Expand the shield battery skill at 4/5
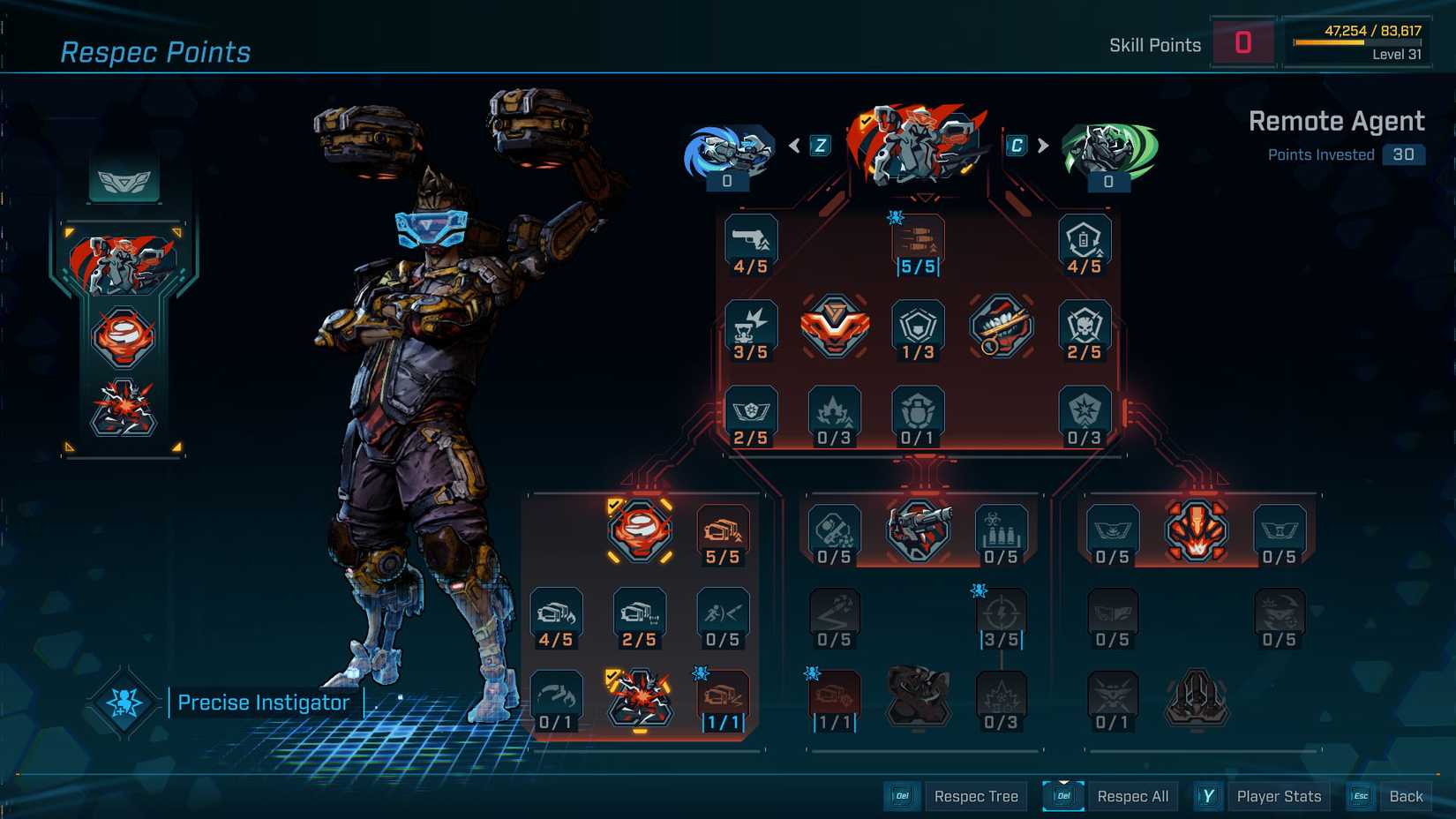Screen dimensions: 1456x819 (1084, 240)
